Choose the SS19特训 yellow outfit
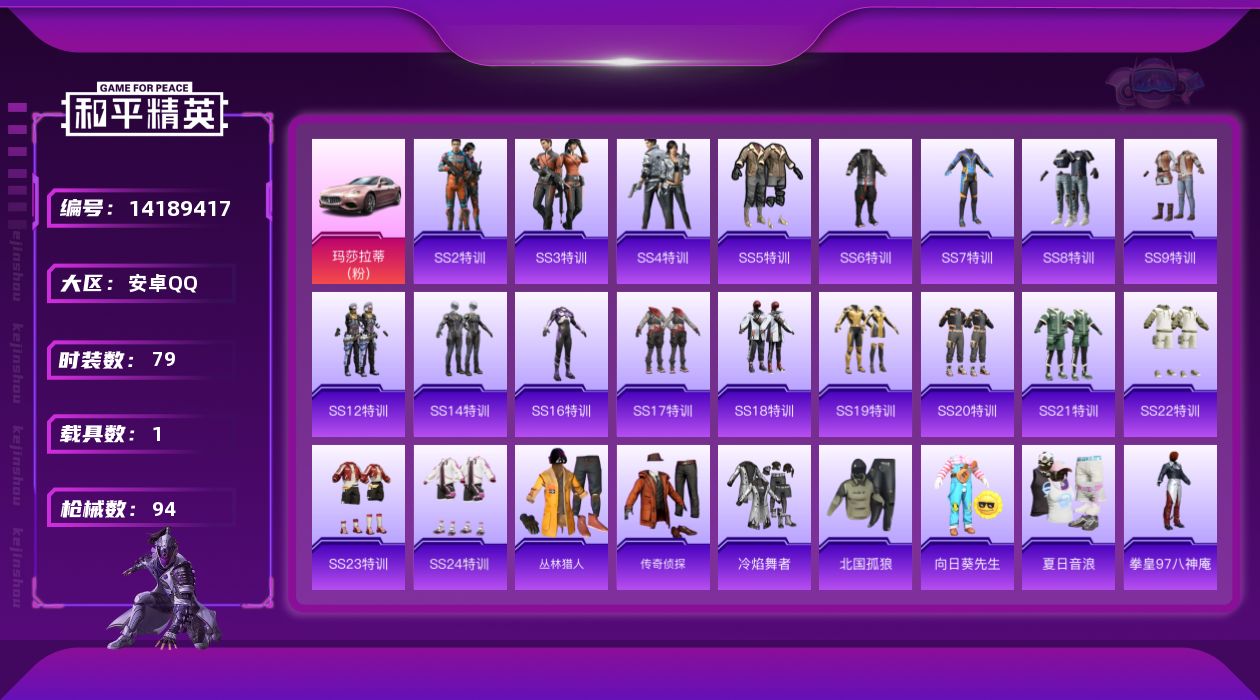The height and width of the screenshot is (700, 1260). click(x=865, y=364)
